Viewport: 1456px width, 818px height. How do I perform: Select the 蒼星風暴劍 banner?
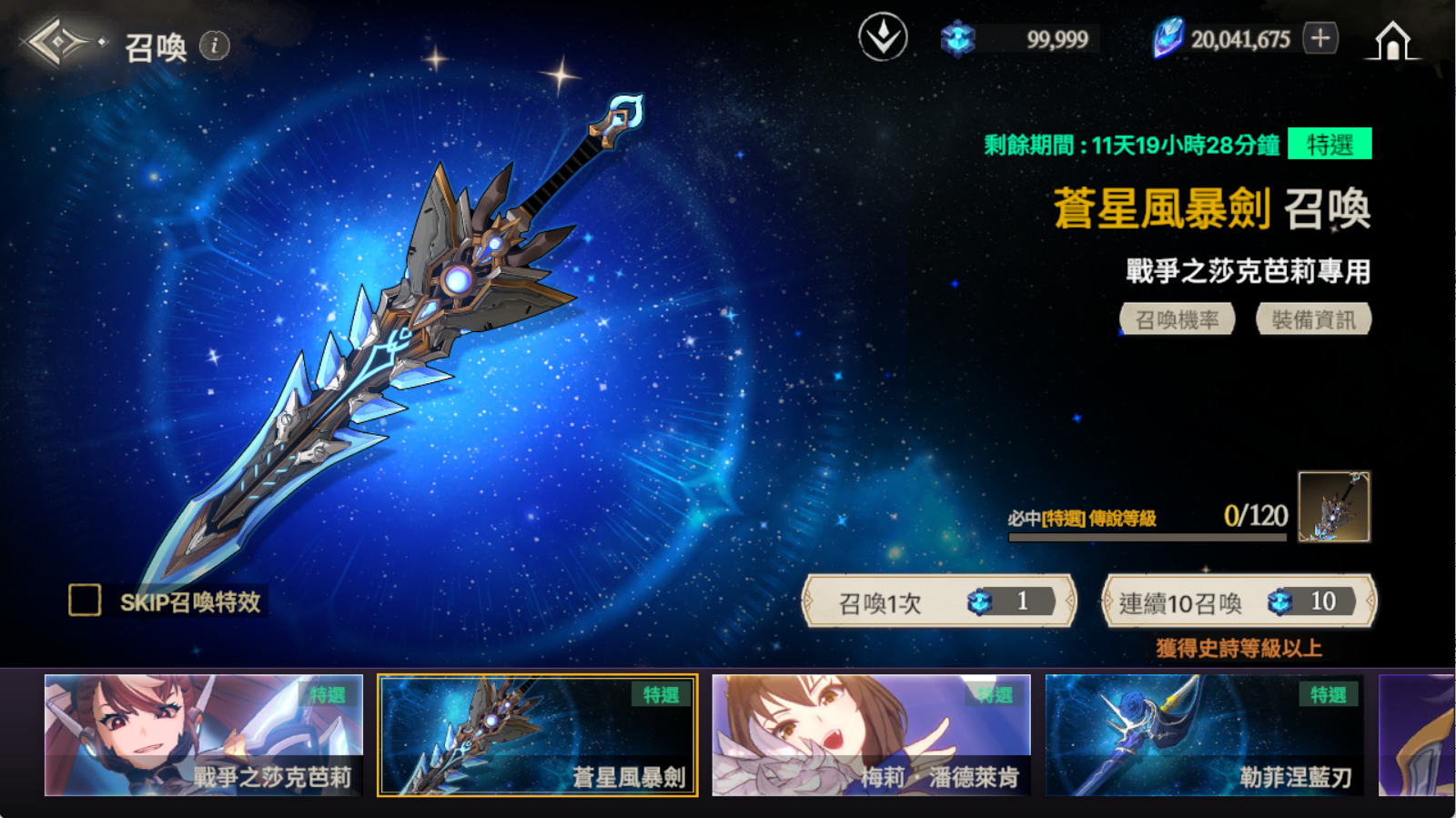point(538,735)
